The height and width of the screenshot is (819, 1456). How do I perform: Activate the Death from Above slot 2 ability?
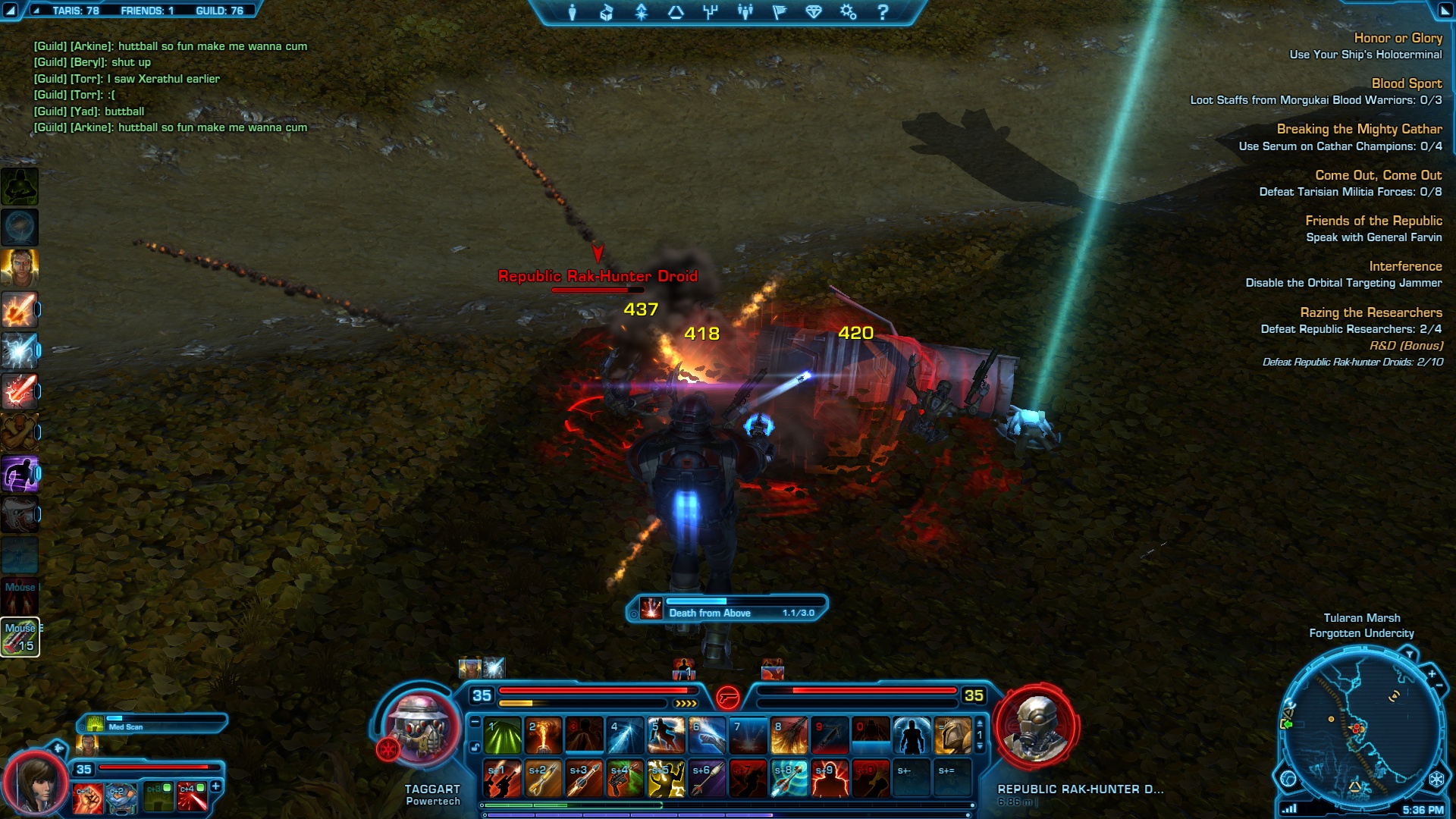coord(544,736)
